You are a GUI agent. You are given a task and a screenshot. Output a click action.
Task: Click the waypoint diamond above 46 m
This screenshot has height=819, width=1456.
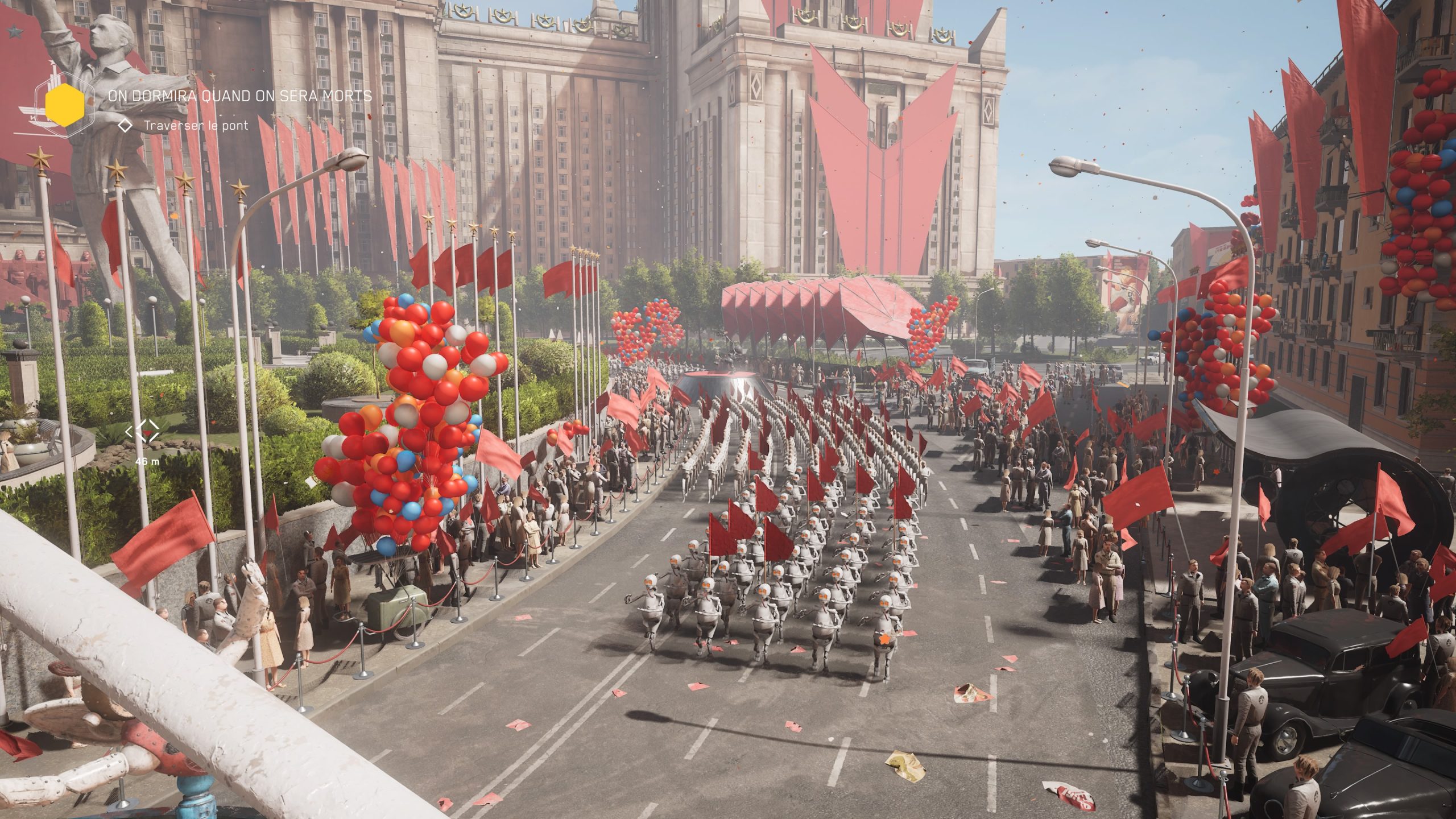(148, 431)
